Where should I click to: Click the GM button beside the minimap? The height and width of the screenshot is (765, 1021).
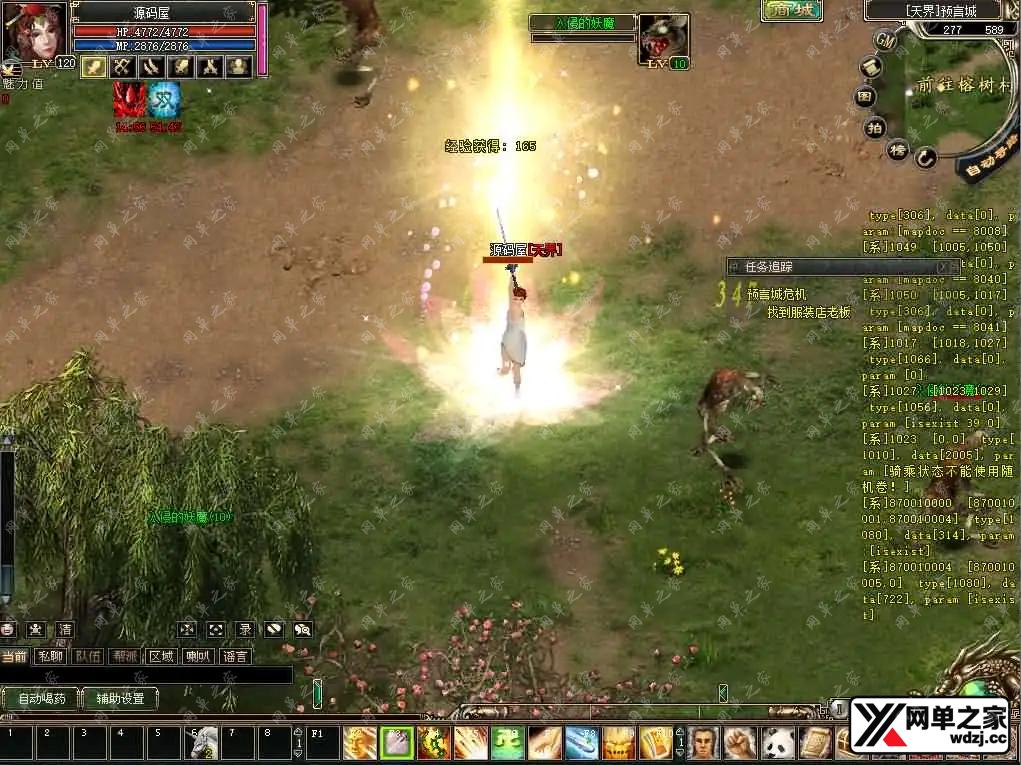click(x=885, y=40)
